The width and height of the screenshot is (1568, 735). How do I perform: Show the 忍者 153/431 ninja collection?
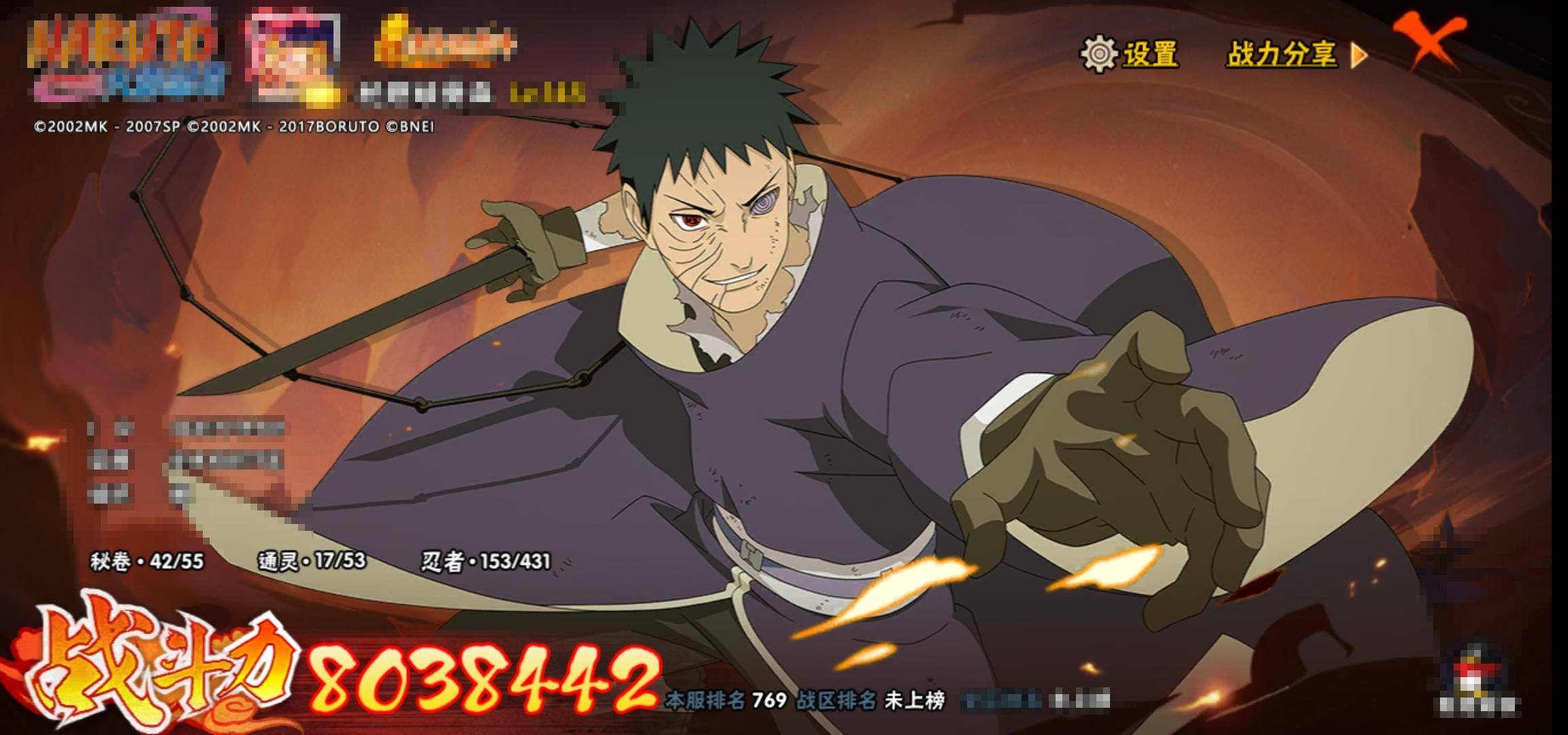coord(485,561)
